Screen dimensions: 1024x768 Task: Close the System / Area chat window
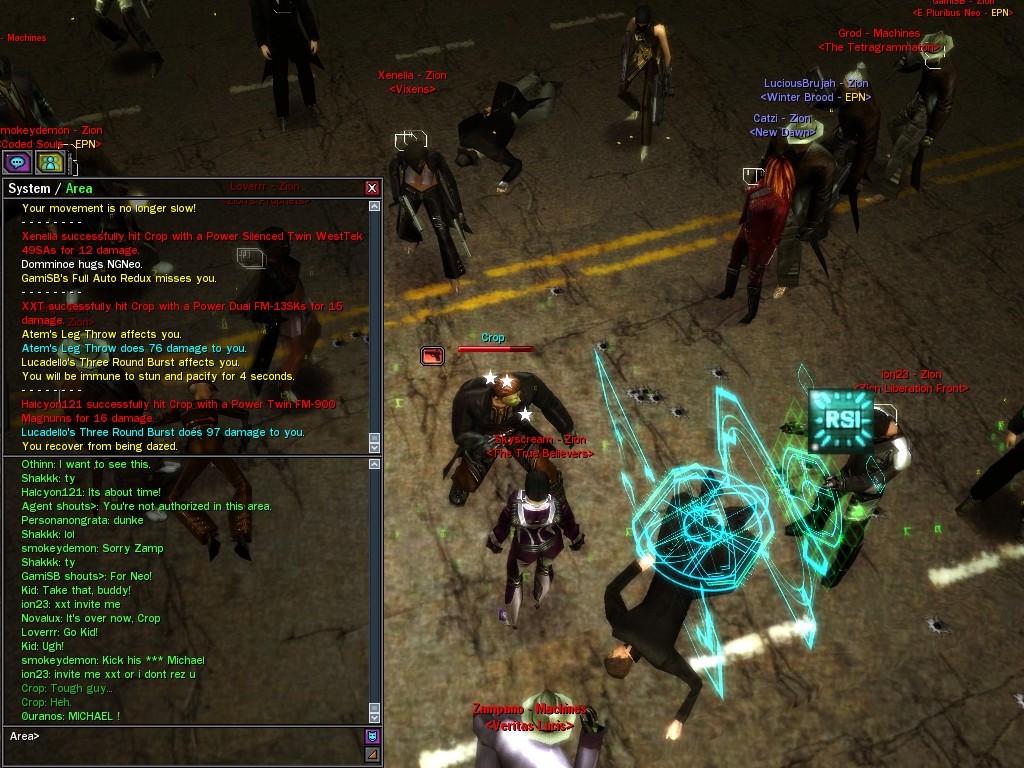click(x=372, y=188)
